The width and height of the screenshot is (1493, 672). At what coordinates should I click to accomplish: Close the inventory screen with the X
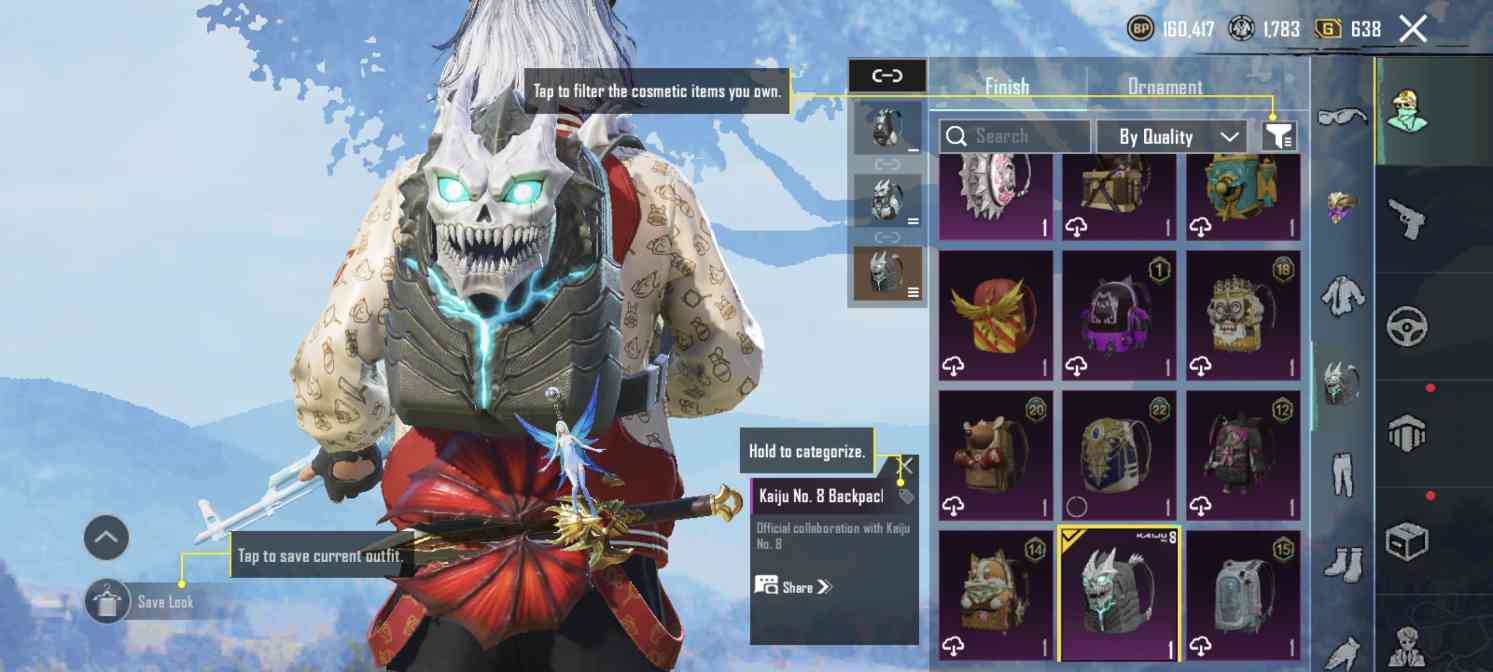coord(1413,29)
